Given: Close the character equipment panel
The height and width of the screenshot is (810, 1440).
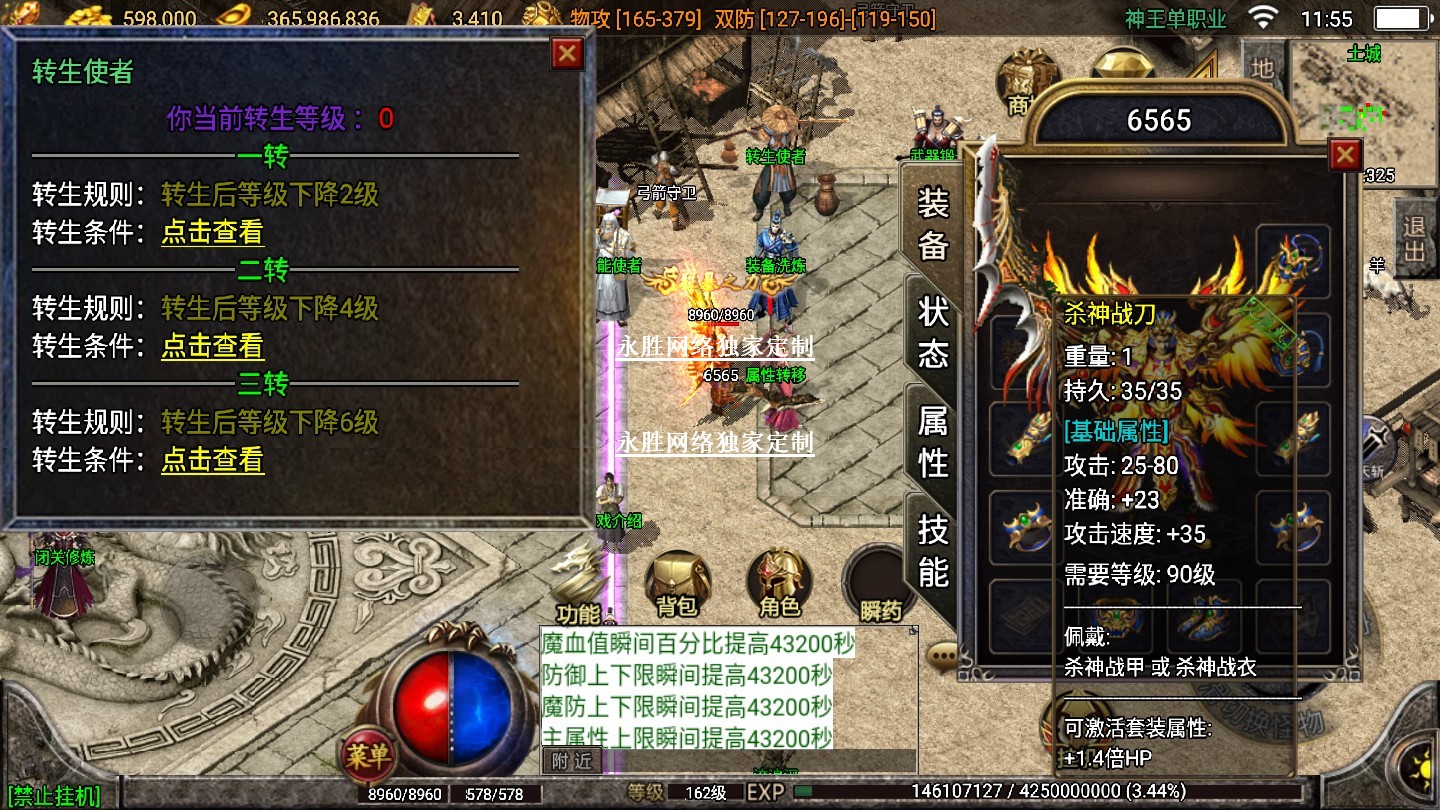Looking at the screenshot, I should [x=1345, y=155].
